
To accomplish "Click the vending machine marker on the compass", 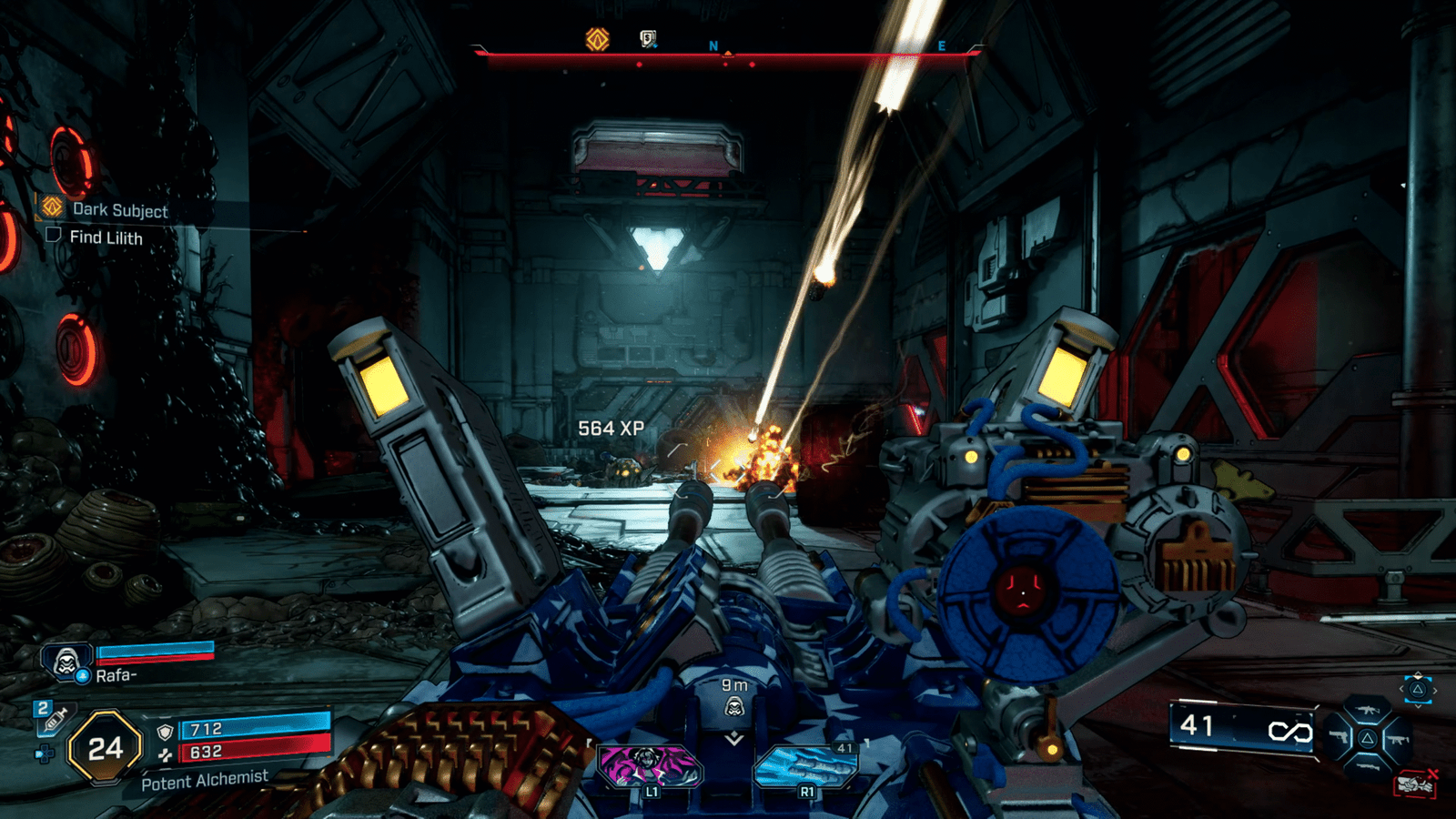I will tap(648, 38).
